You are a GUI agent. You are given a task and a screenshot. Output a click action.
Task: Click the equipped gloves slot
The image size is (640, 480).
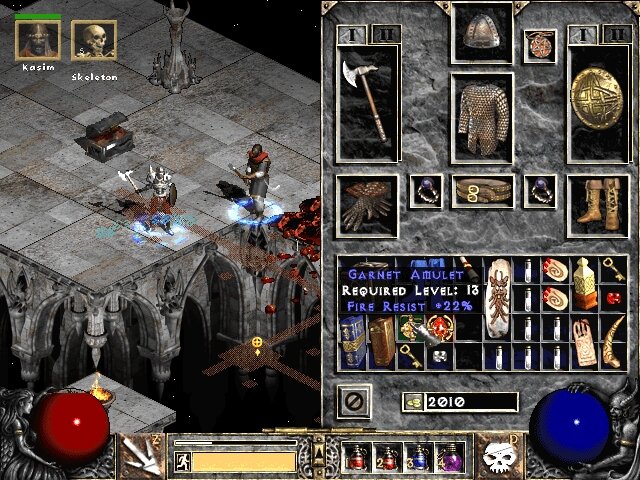(367, 205)
